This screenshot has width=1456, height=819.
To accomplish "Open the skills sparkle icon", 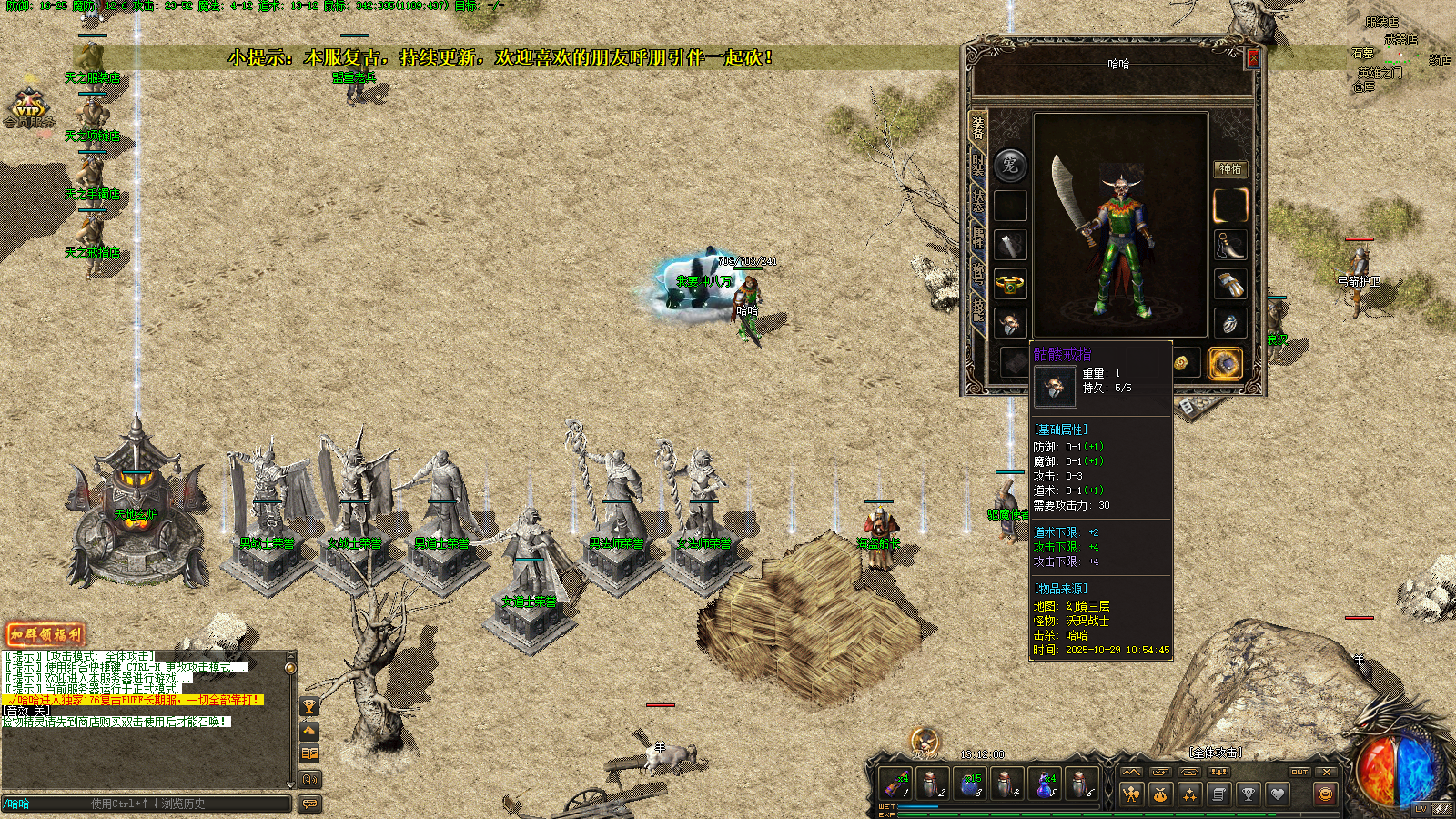I will tap(1189, 794).
